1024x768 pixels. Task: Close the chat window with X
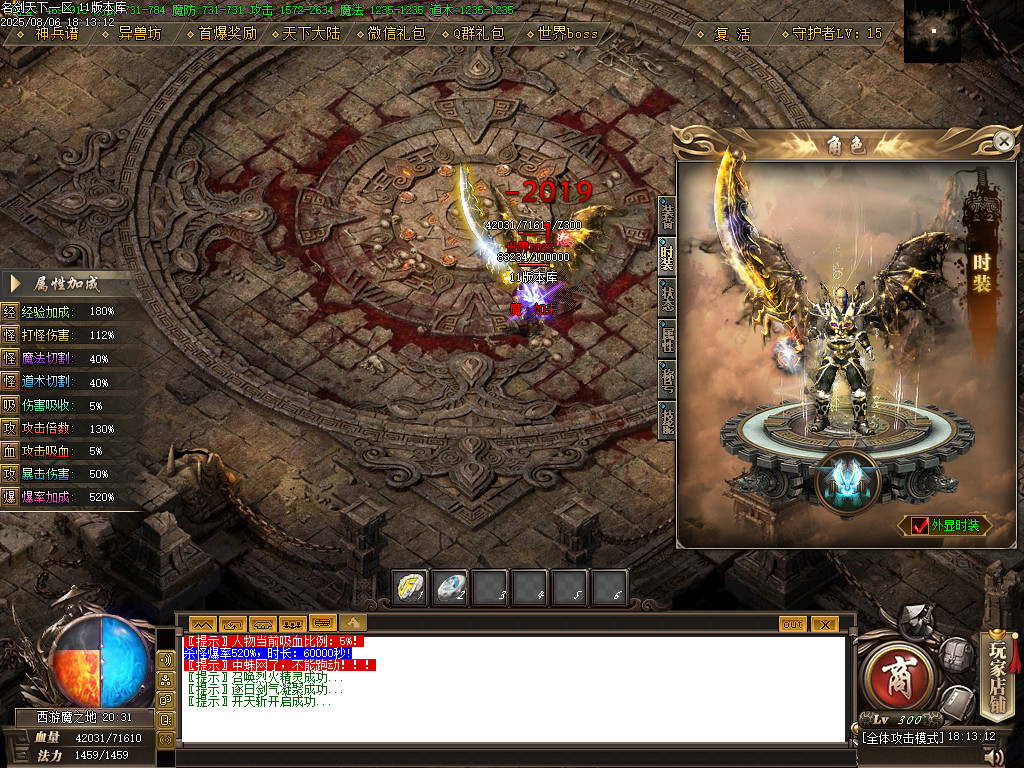pos(824,624)
